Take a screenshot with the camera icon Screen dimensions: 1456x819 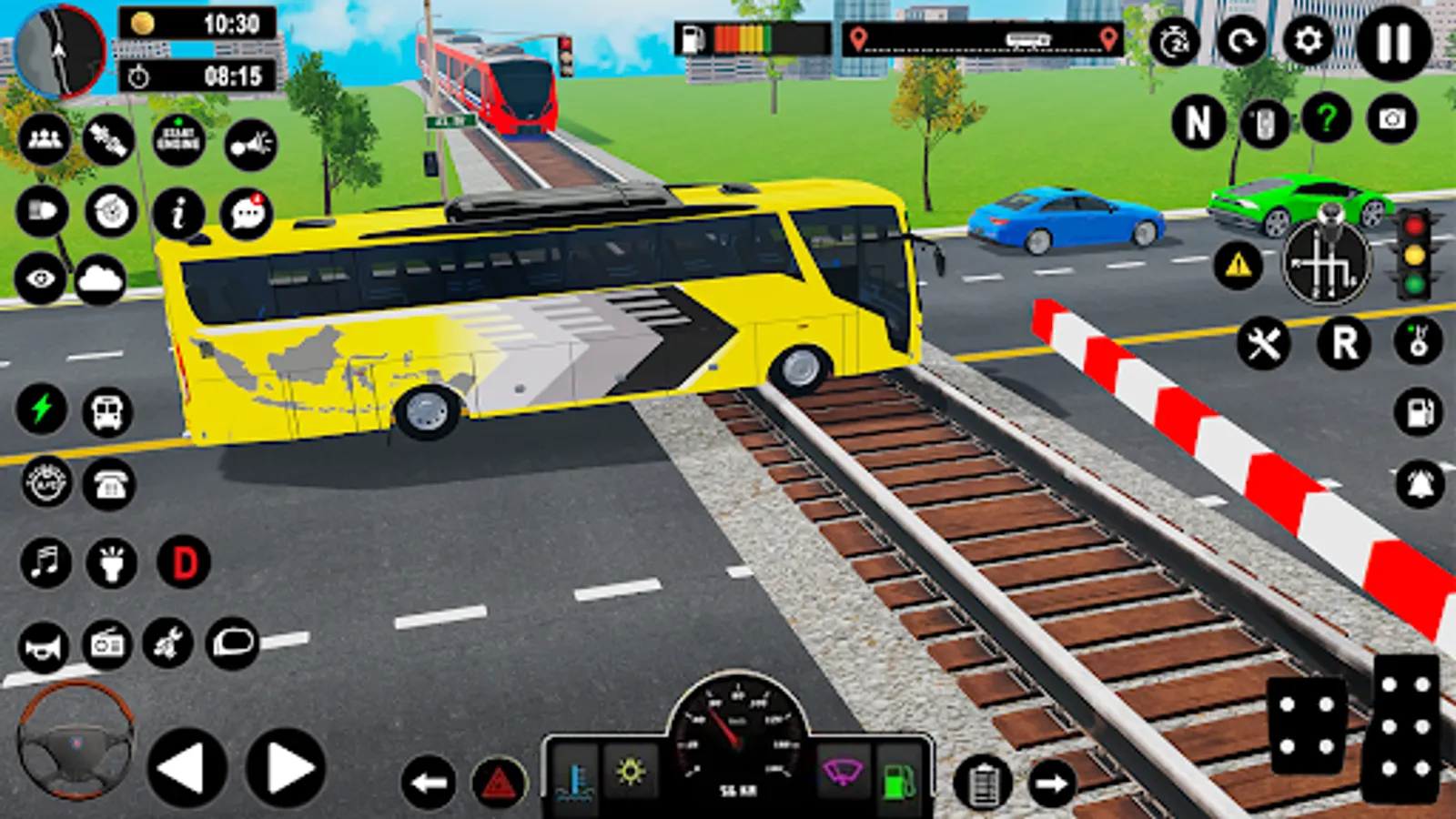1391,119
